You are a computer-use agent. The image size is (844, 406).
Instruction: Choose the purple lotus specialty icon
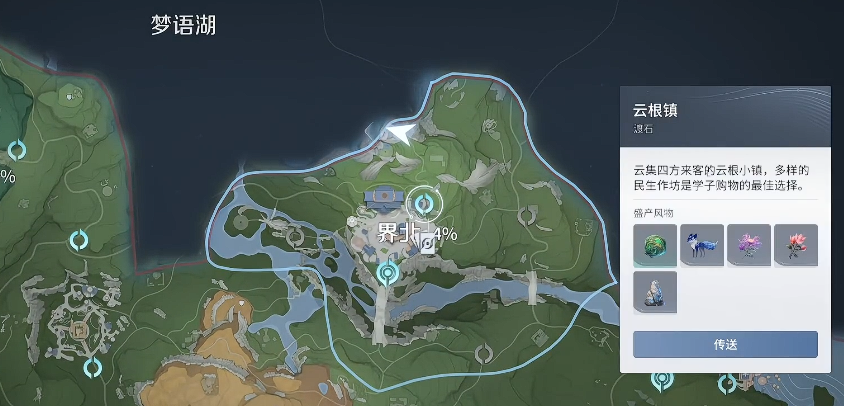pos(748,245)
